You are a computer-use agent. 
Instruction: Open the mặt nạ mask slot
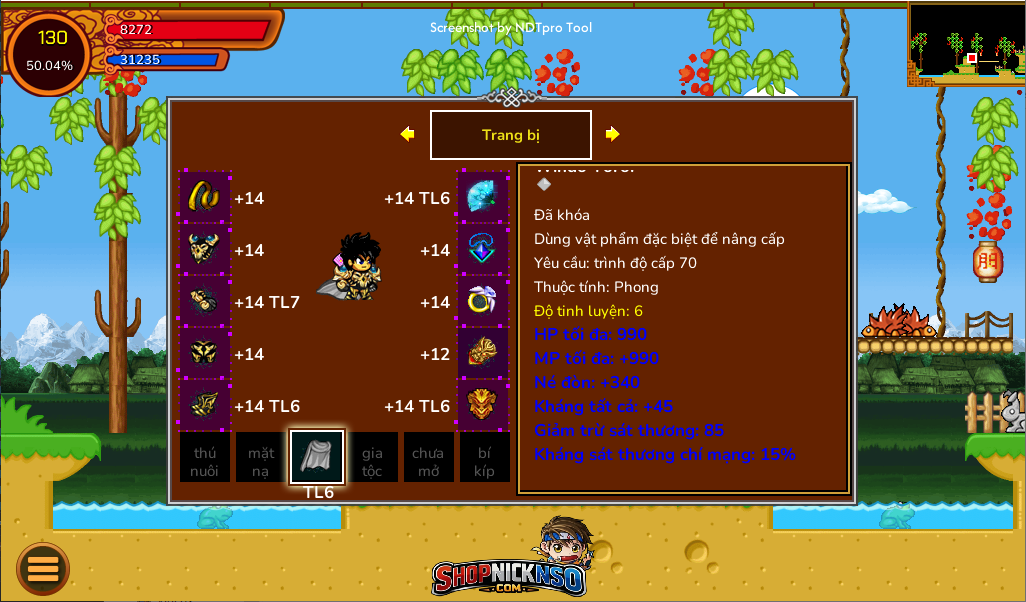[261, 458]
